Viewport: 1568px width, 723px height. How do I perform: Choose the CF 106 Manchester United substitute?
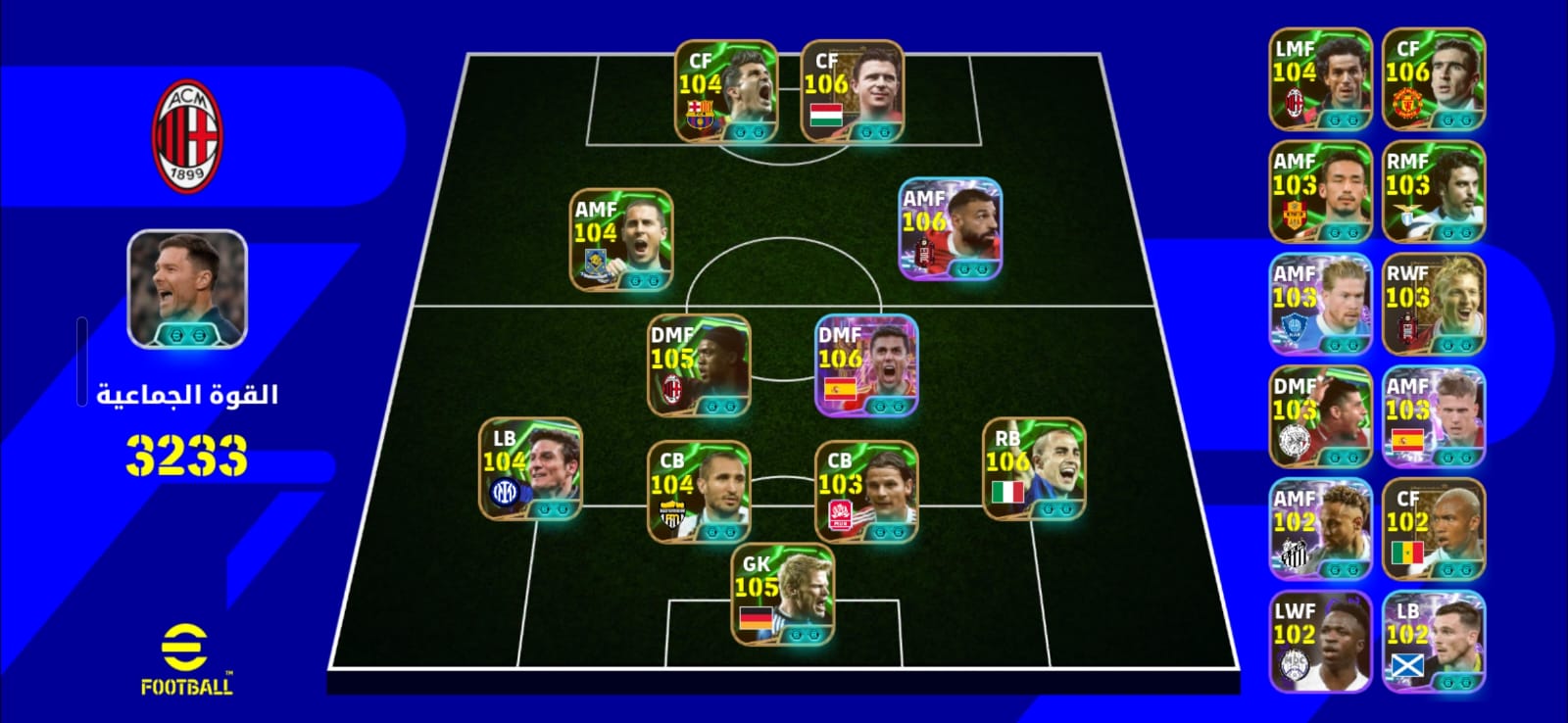pos(1434,79)
